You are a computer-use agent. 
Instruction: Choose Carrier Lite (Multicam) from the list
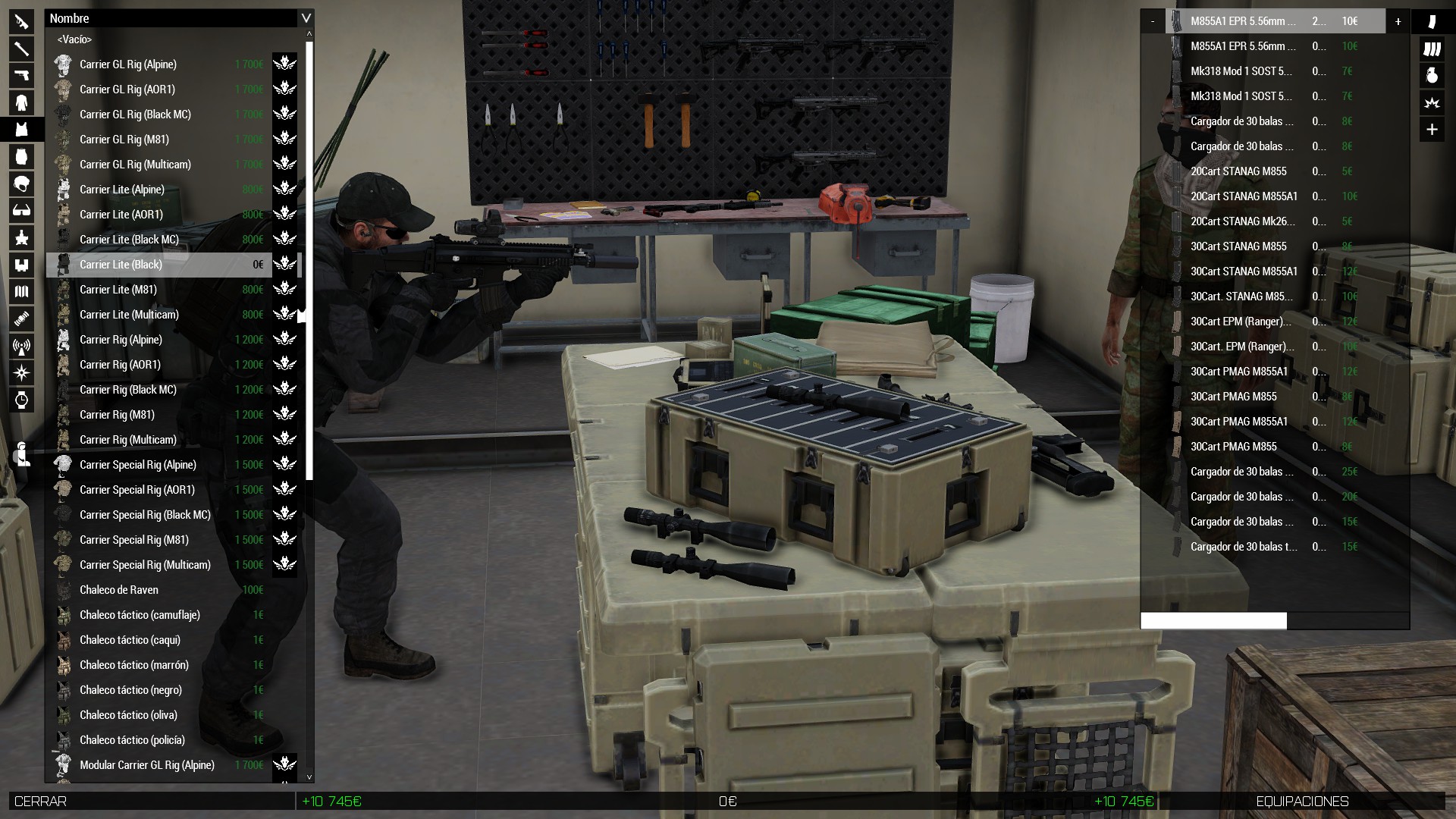129,315
